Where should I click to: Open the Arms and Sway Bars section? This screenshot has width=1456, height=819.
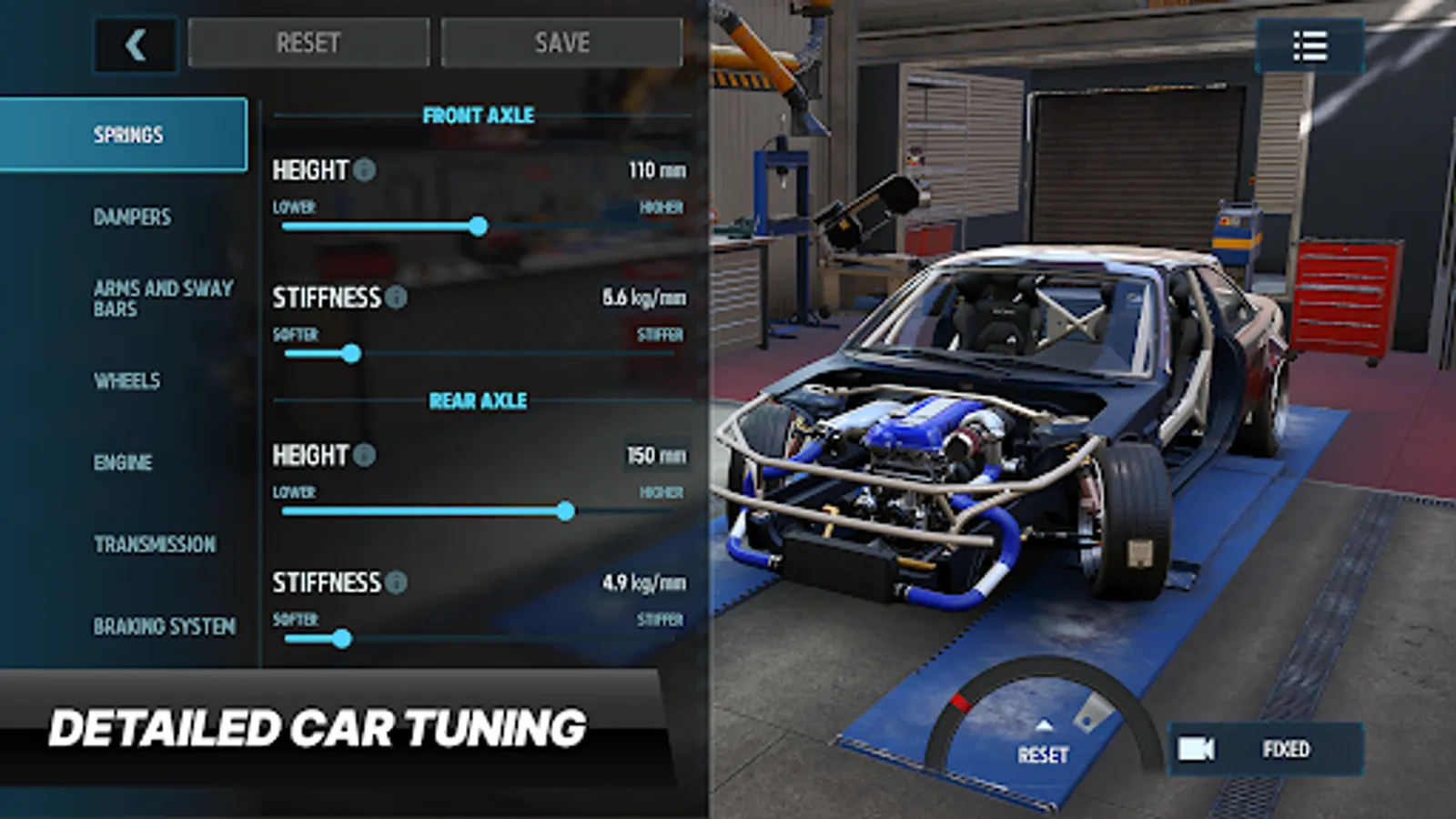[164, 298]
